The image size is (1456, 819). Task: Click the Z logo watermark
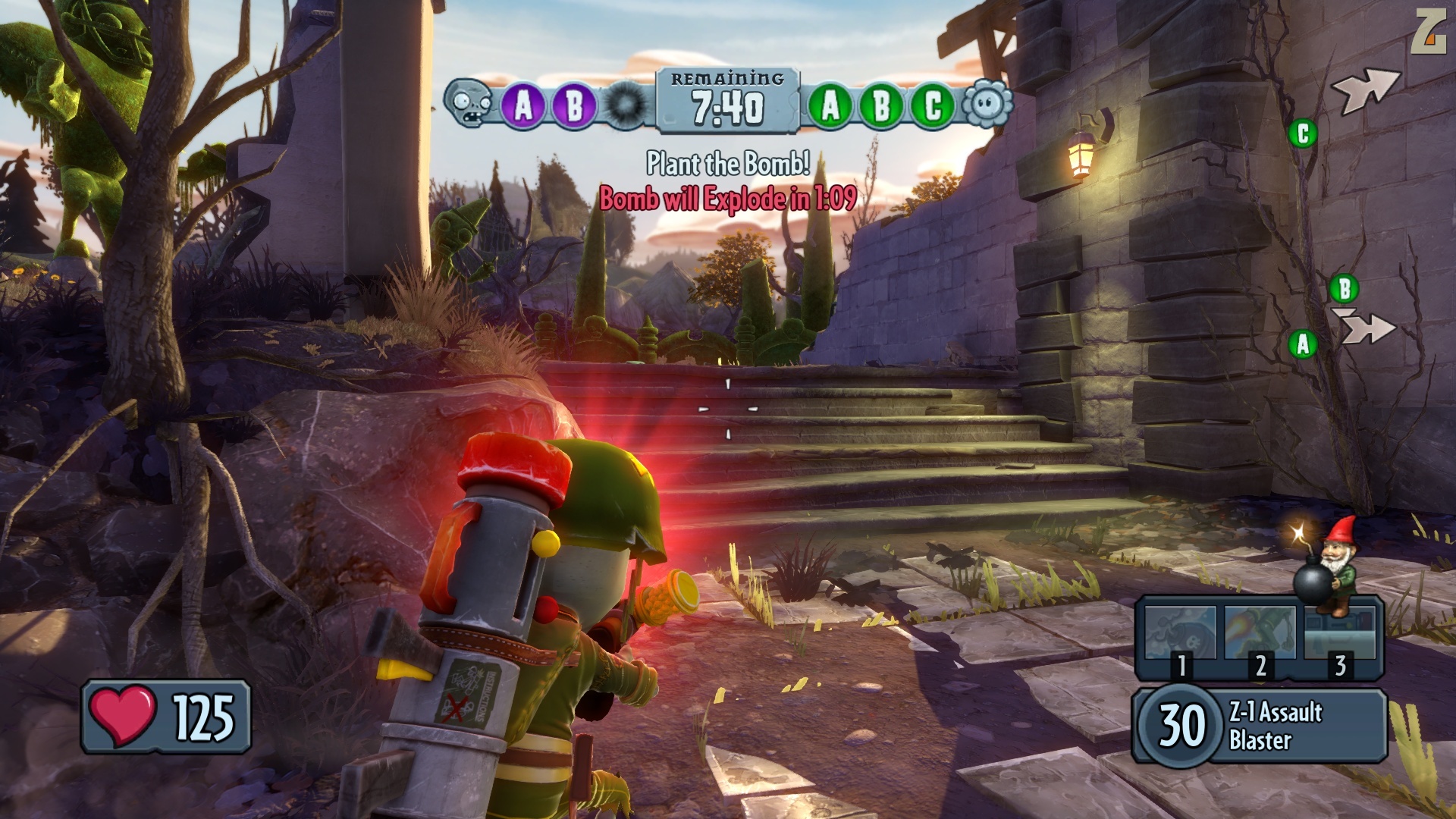(x=1428, y=32)
